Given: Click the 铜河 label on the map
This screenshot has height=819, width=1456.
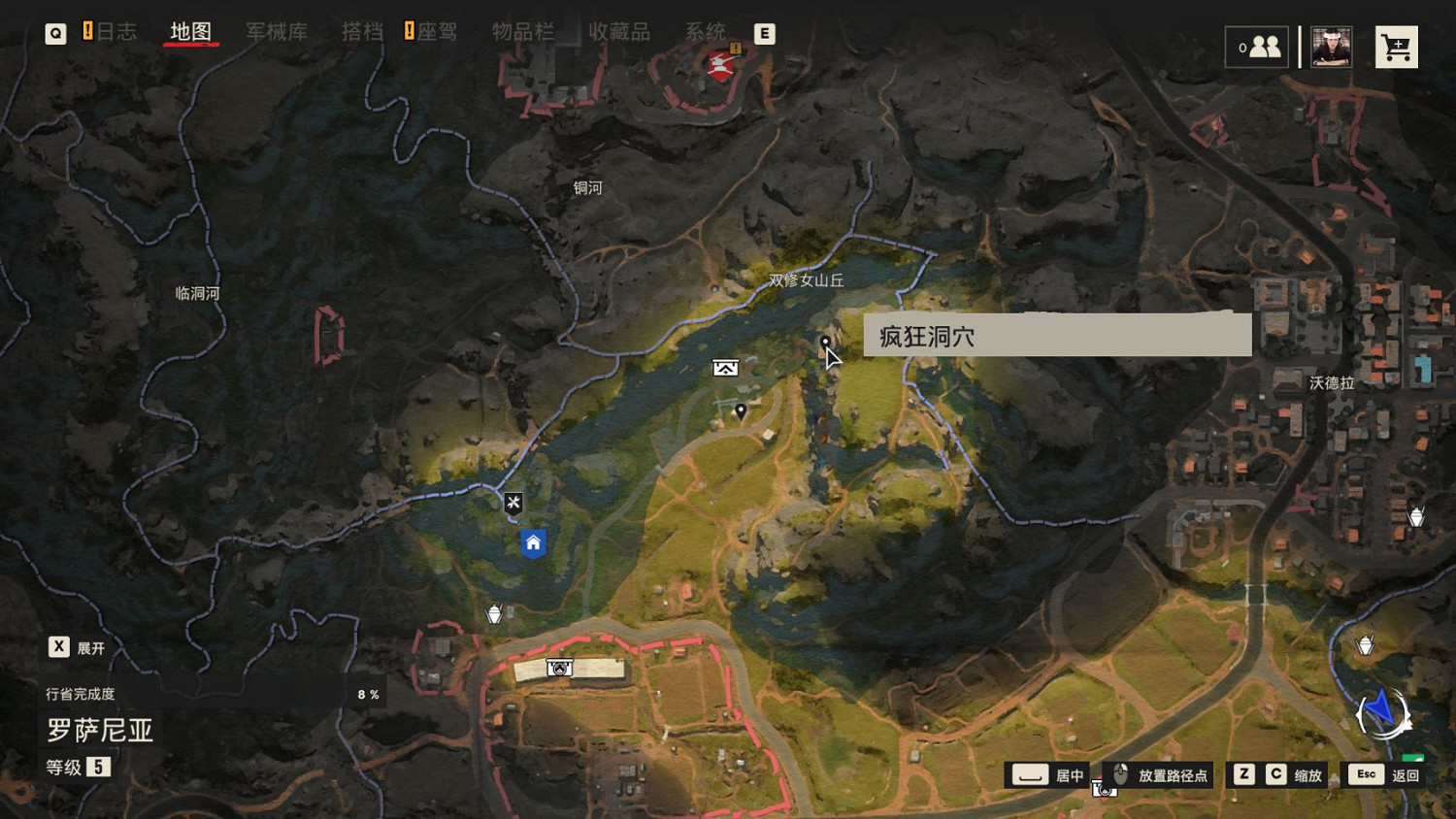Looking at the screenshot, I should pyautogui.click(x=586, y=188).
